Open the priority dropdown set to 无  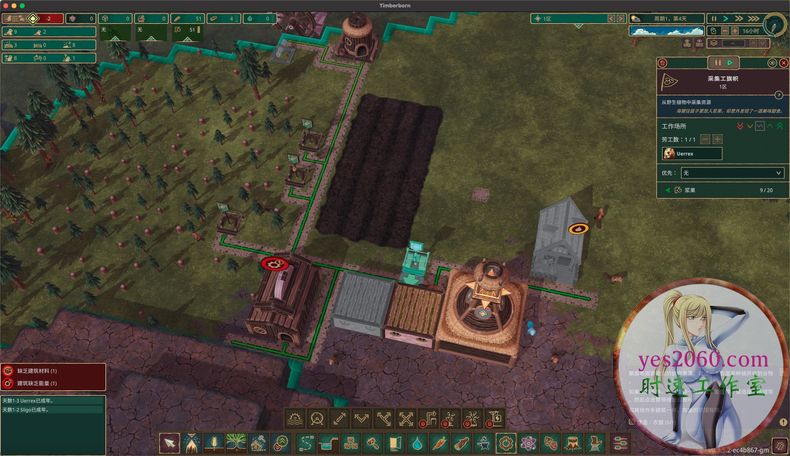click(732, 173)
